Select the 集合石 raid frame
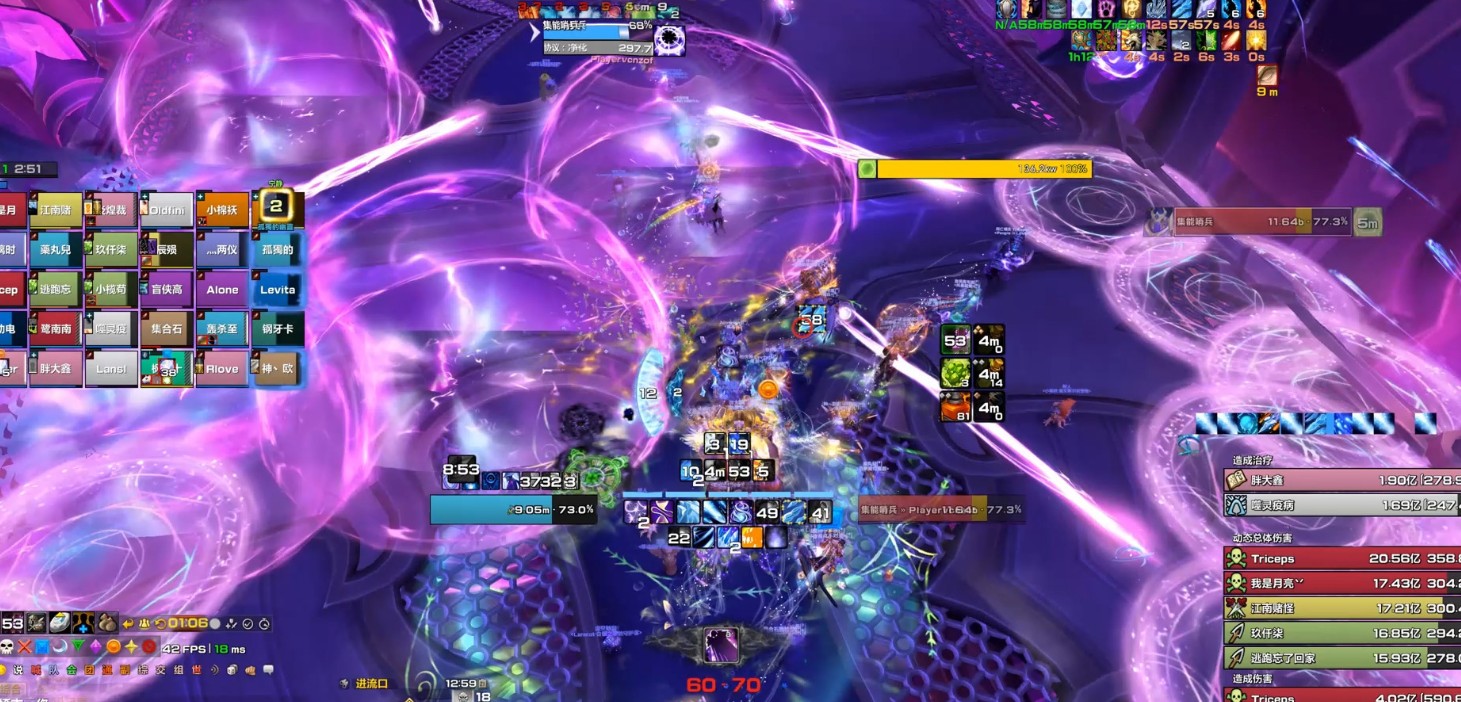The height and width of the screenshot is (702, 1461). click(167, 329)
